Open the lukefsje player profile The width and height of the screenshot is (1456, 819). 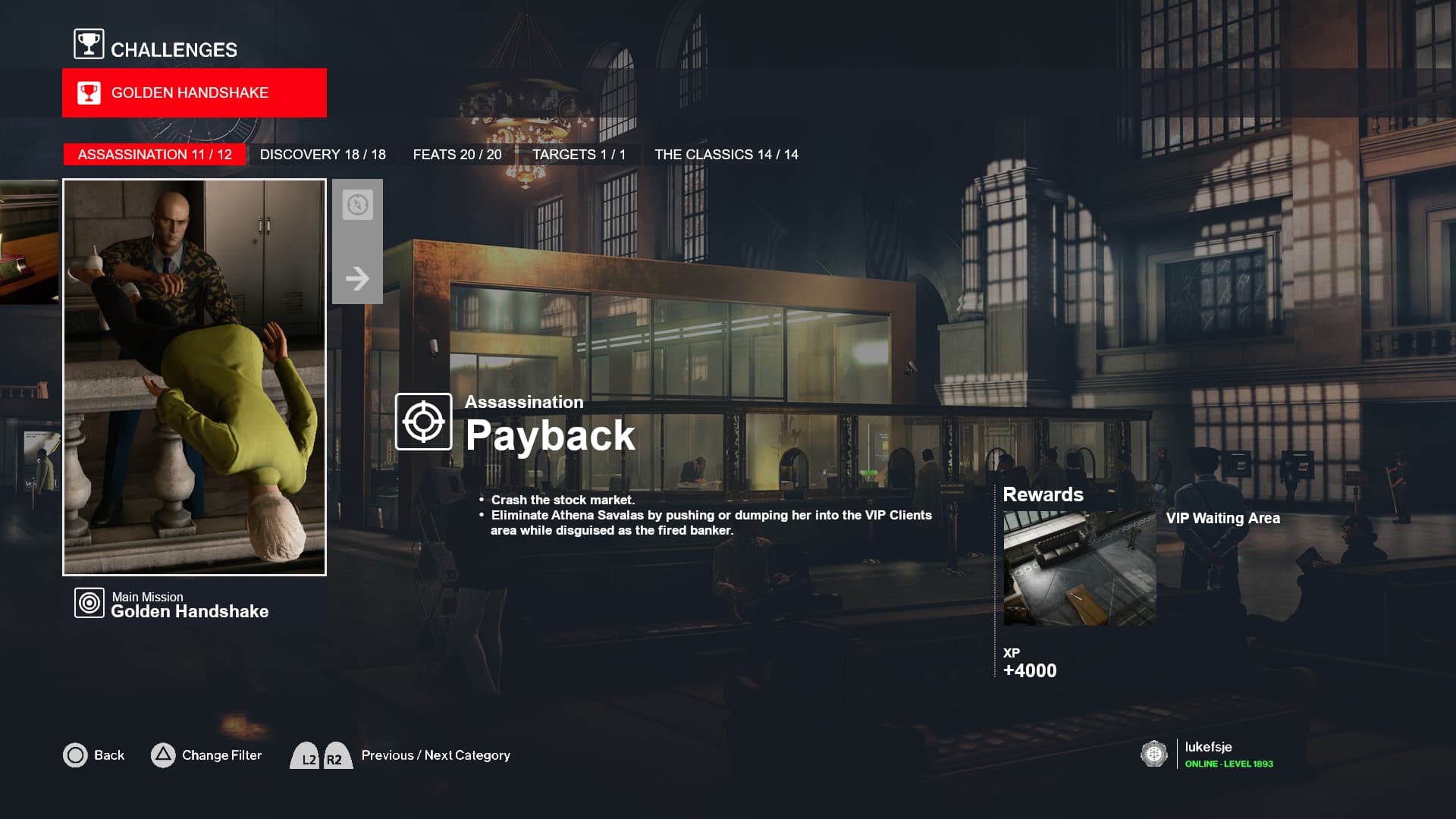(1208, 754)
